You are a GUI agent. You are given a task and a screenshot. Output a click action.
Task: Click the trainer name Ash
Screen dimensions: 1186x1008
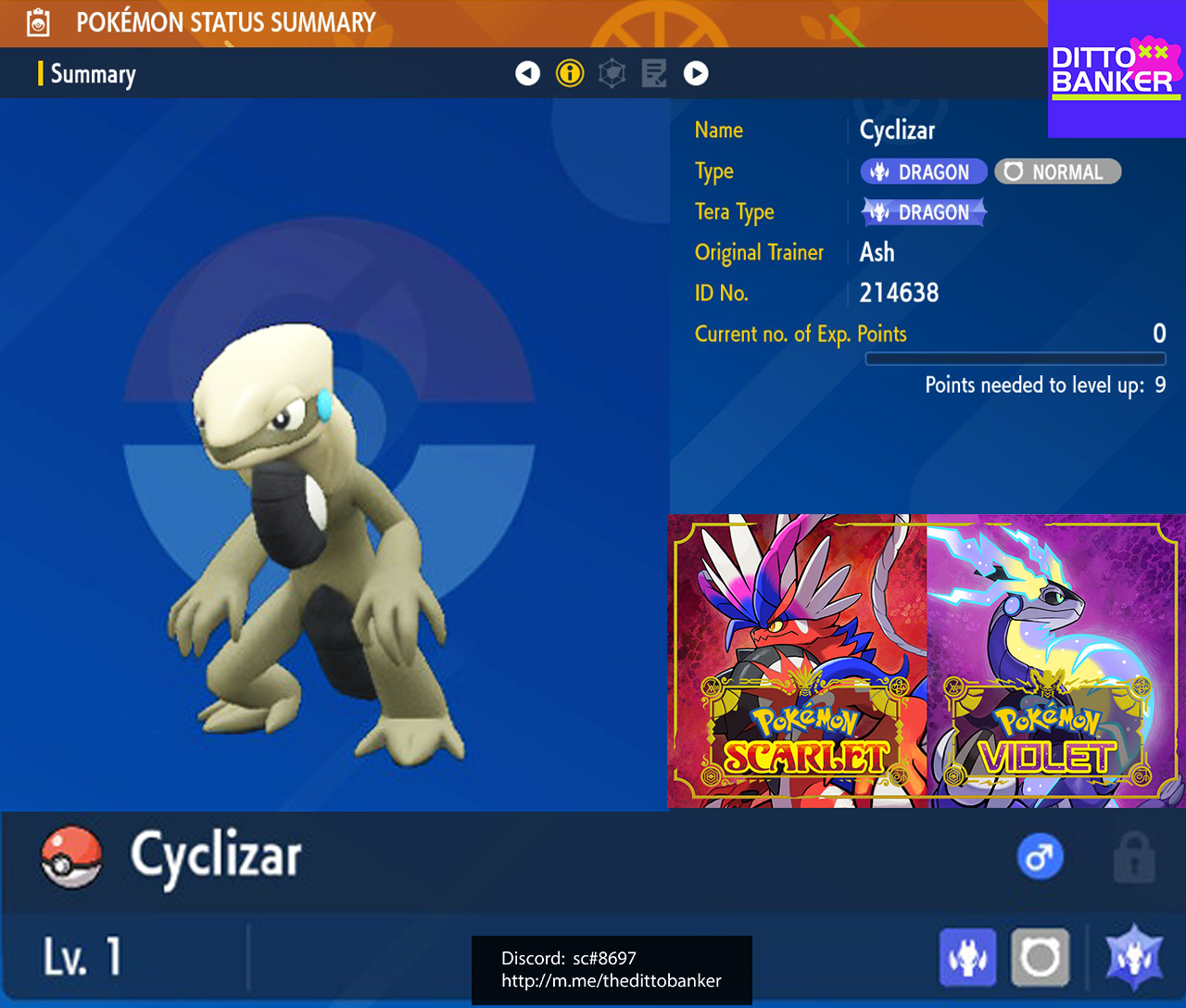[877, 252]
